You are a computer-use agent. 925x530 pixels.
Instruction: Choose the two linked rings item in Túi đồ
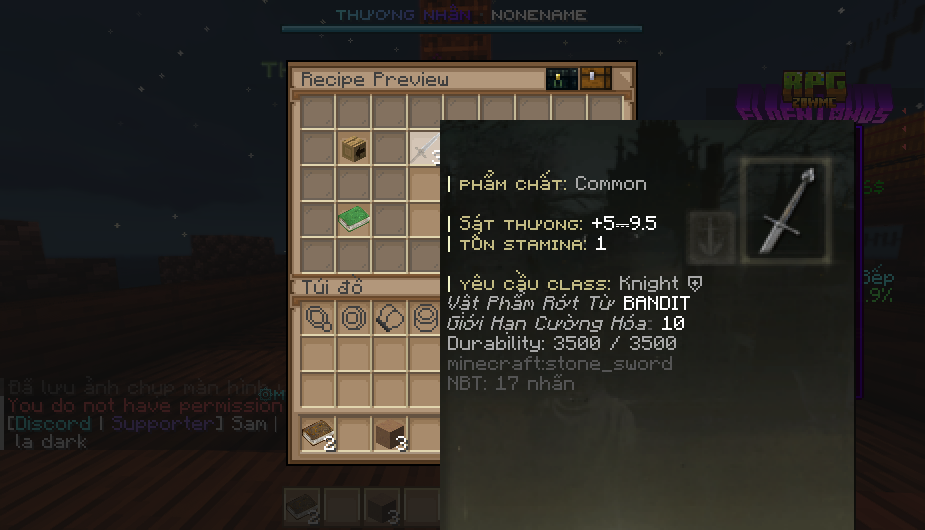[x=318, y=319]
